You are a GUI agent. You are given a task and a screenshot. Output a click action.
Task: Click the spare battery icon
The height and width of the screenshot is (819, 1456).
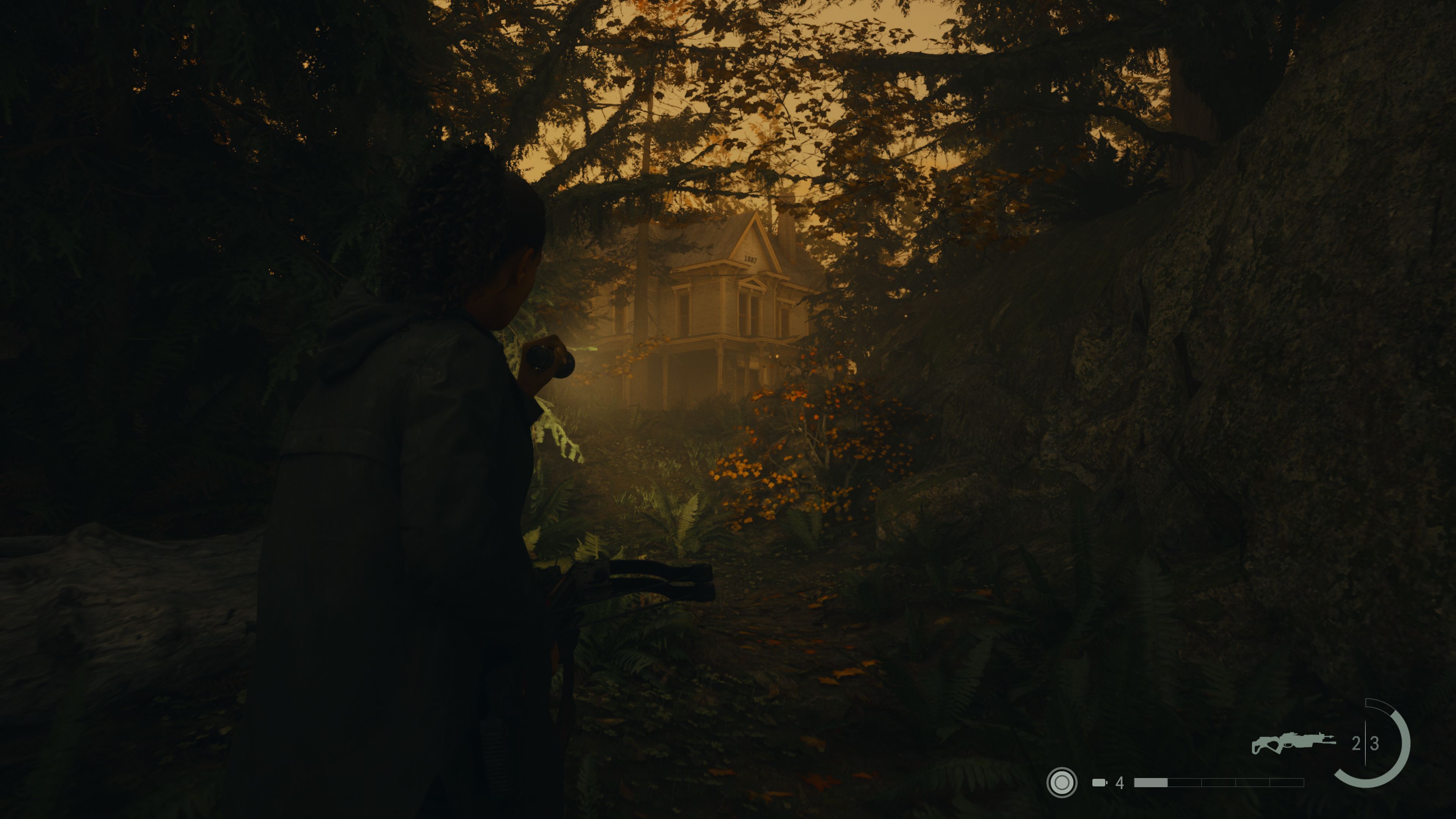[1099, 783]
